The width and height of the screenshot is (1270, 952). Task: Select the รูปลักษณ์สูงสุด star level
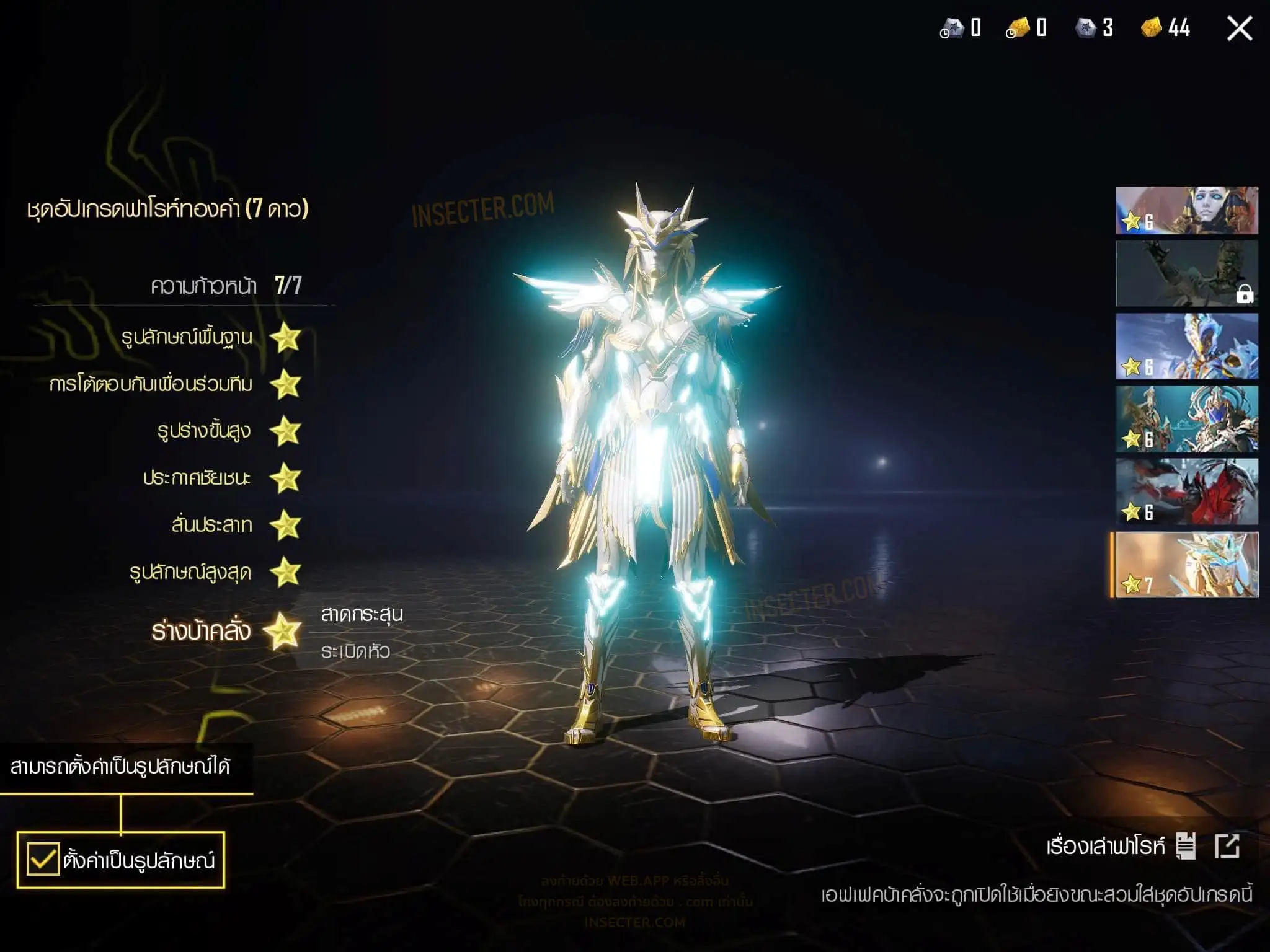tap(286, 572)
